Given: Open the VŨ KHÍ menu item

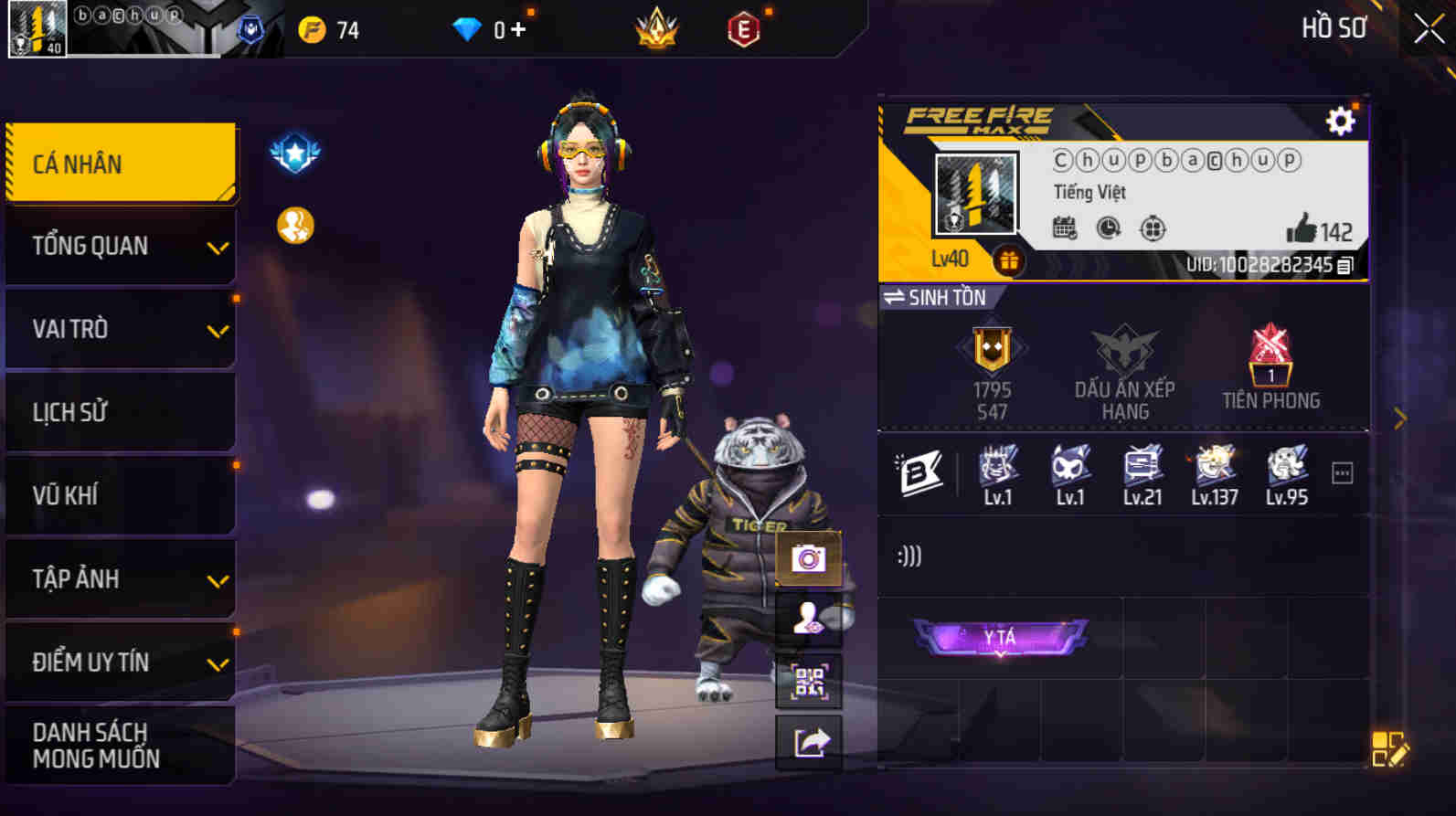Looking at the screenshot, I should 120,495.
